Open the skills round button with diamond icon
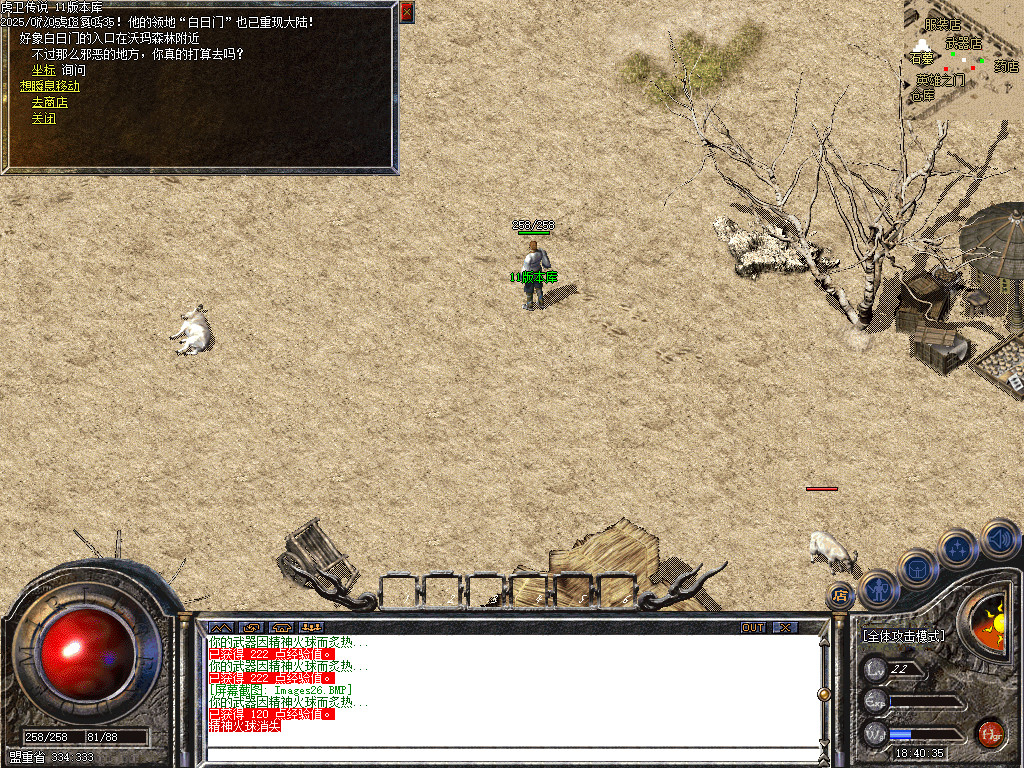Image resolution: width=1024 pixels, height=768 pixels. pyautogui.click(x=958, y=548)
